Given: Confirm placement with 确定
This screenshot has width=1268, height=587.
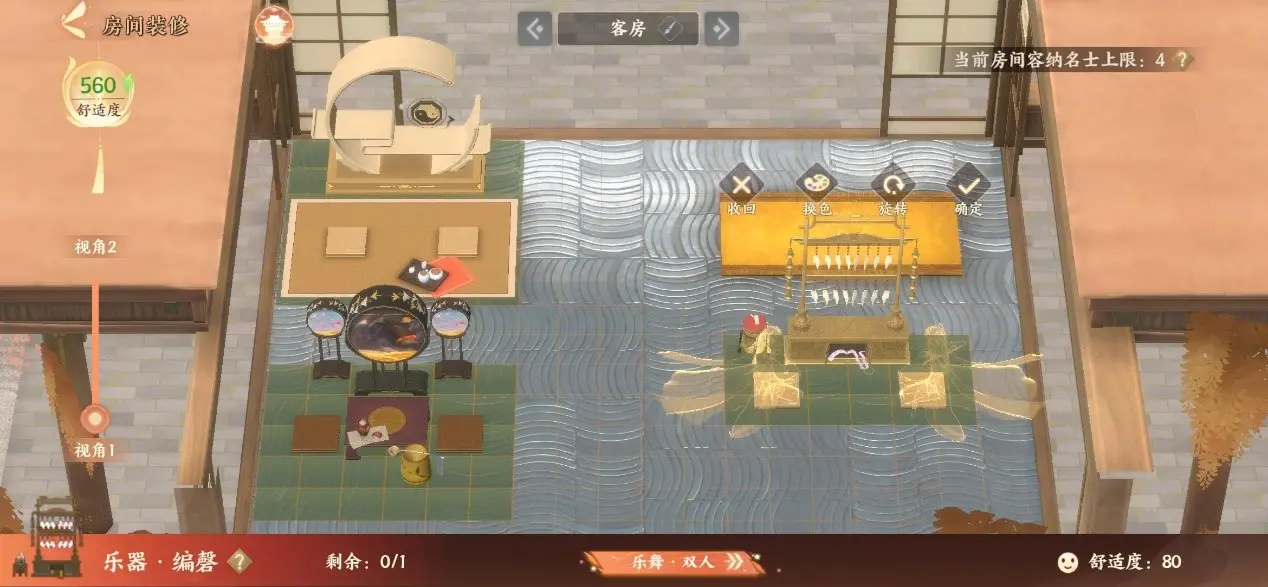Looking at the screenshot, I should pyautogui.click(x=968, y=184).
